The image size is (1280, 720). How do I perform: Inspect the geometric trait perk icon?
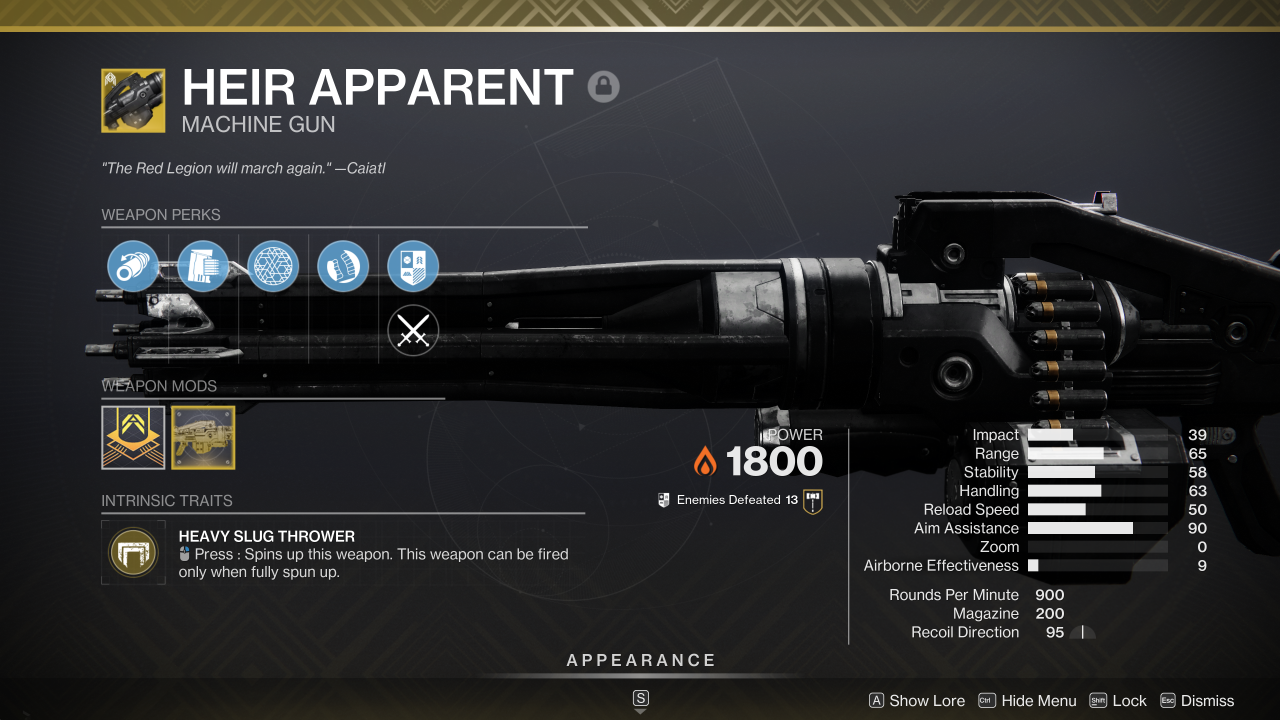click(x=272, y=266)
